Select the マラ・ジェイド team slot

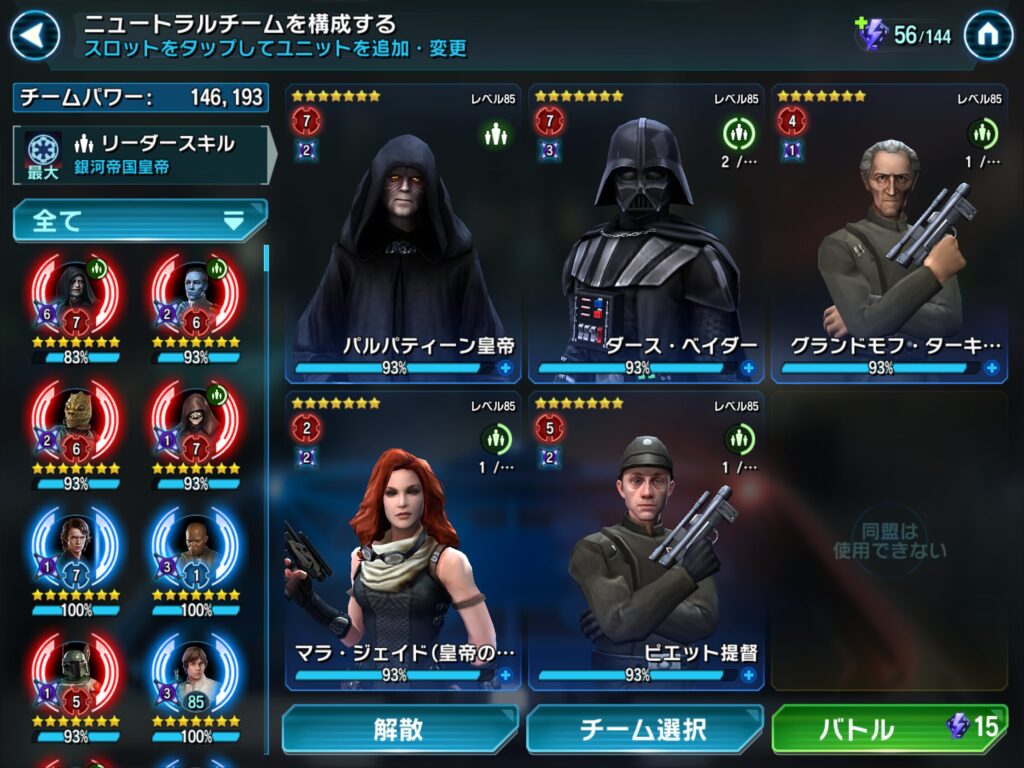point(404,540)
